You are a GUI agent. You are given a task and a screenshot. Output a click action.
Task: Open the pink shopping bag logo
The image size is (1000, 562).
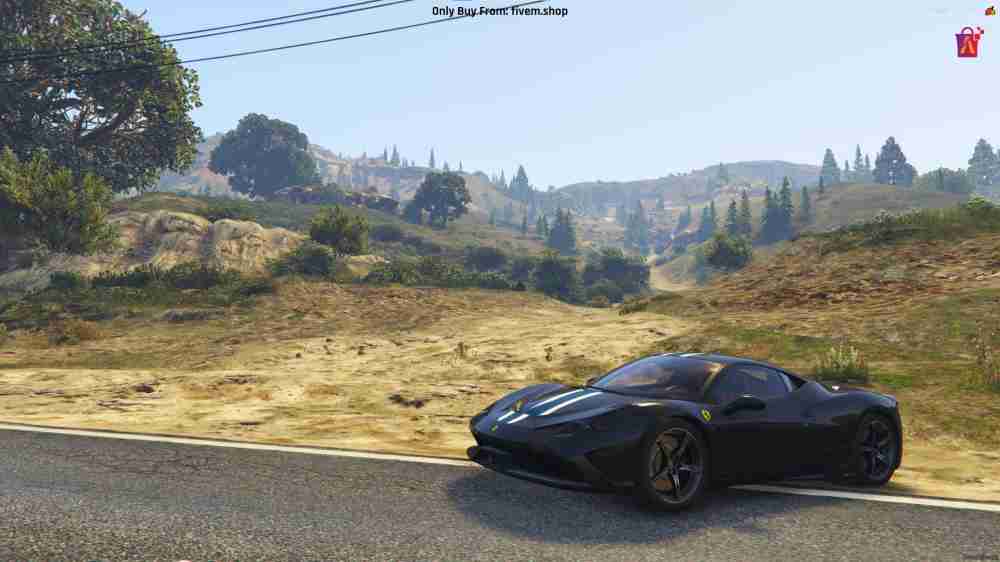point(968,42)
